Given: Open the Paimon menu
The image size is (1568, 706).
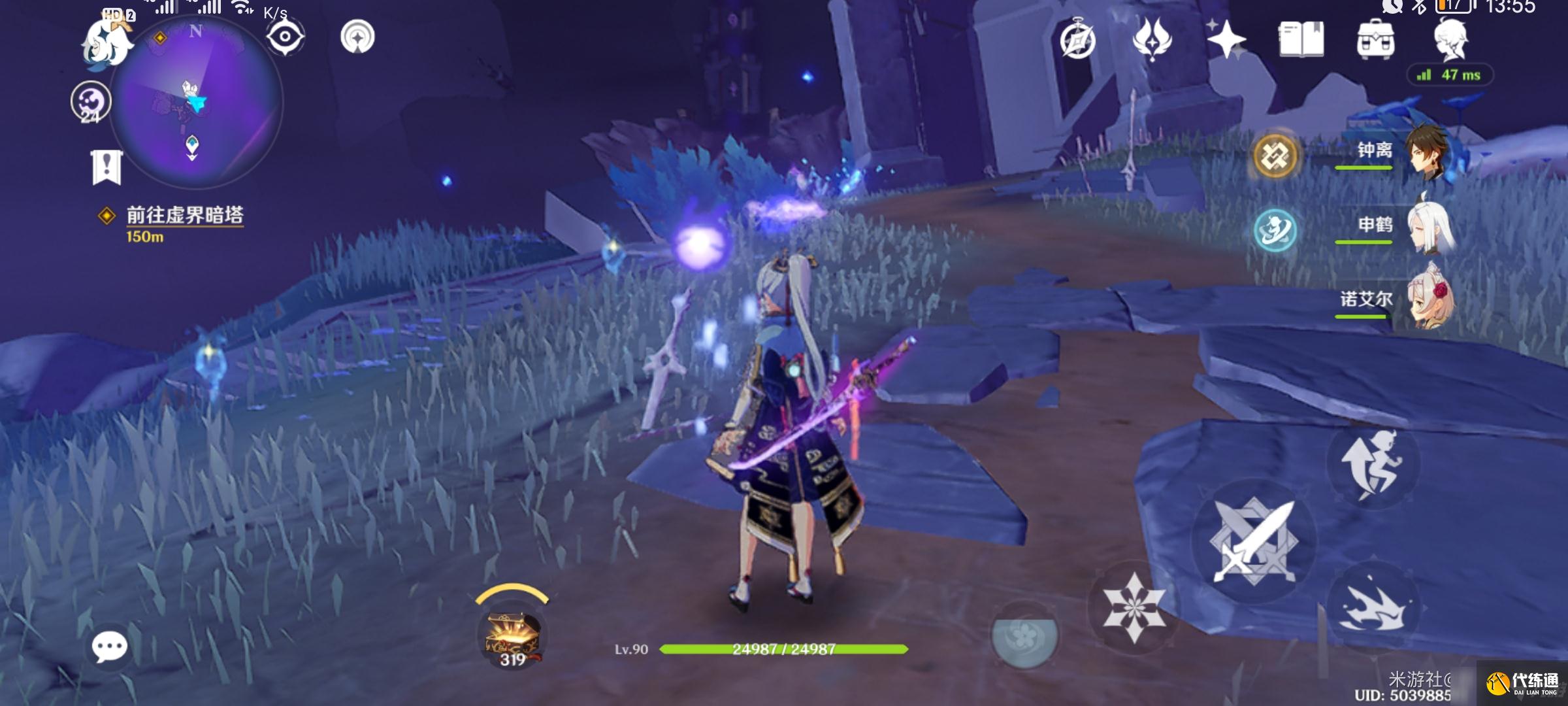Looking at the screenshot, I should point(108,42).
